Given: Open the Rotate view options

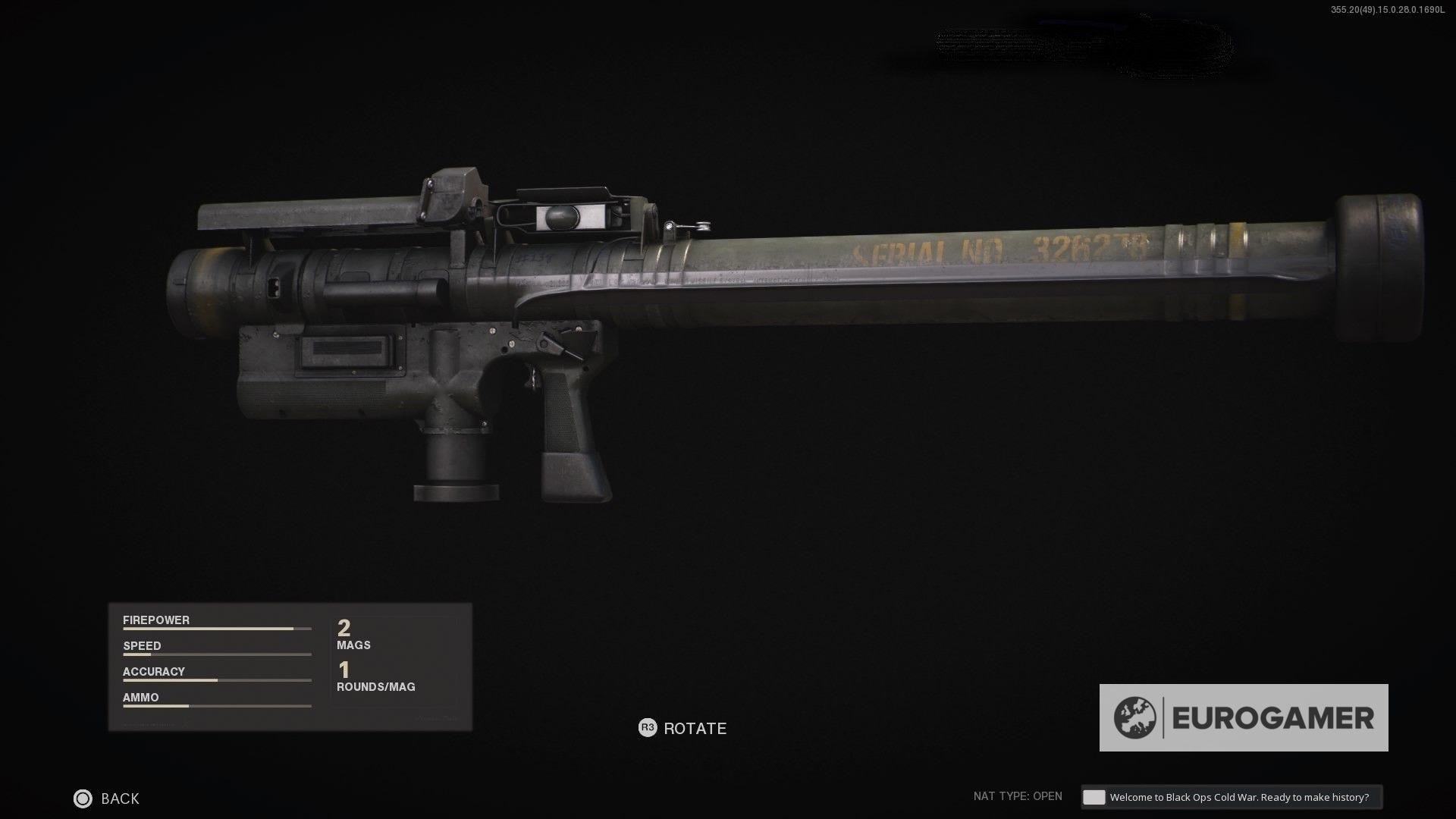Looking at the screenshot, I should (x=680, y=728).
